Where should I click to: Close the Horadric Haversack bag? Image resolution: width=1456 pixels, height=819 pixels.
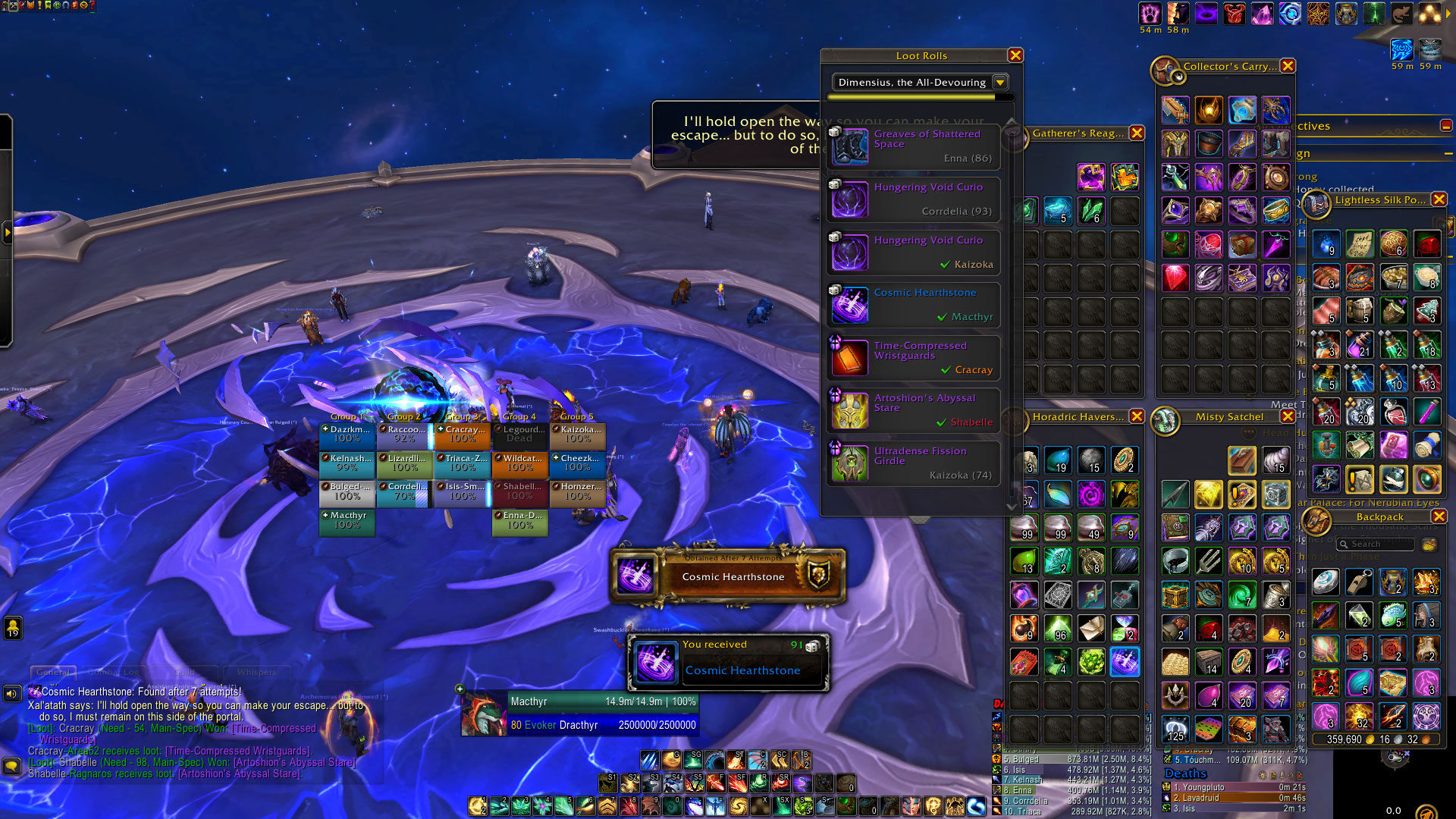[1137, 416]
